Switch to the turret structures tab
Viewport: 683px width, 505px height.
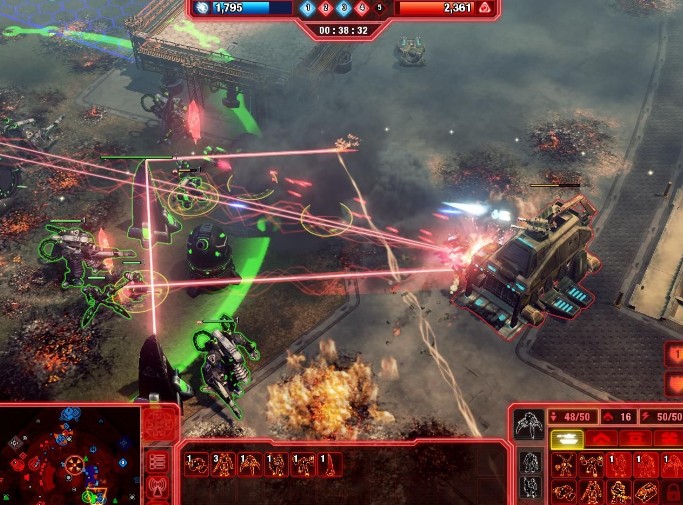click(x=635, y=438)
